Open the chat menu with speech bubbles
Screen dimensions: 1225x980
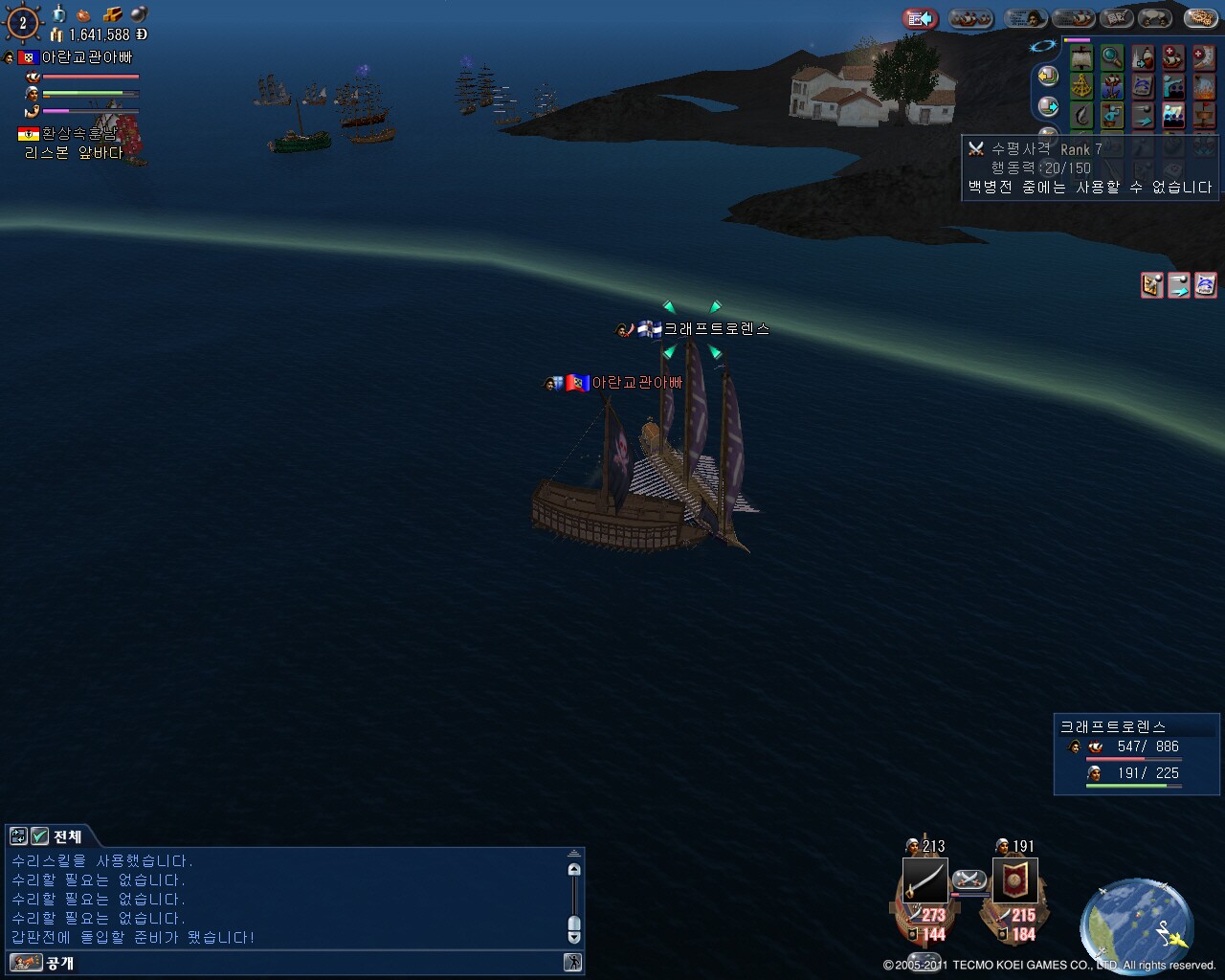tap(1156, 18)
